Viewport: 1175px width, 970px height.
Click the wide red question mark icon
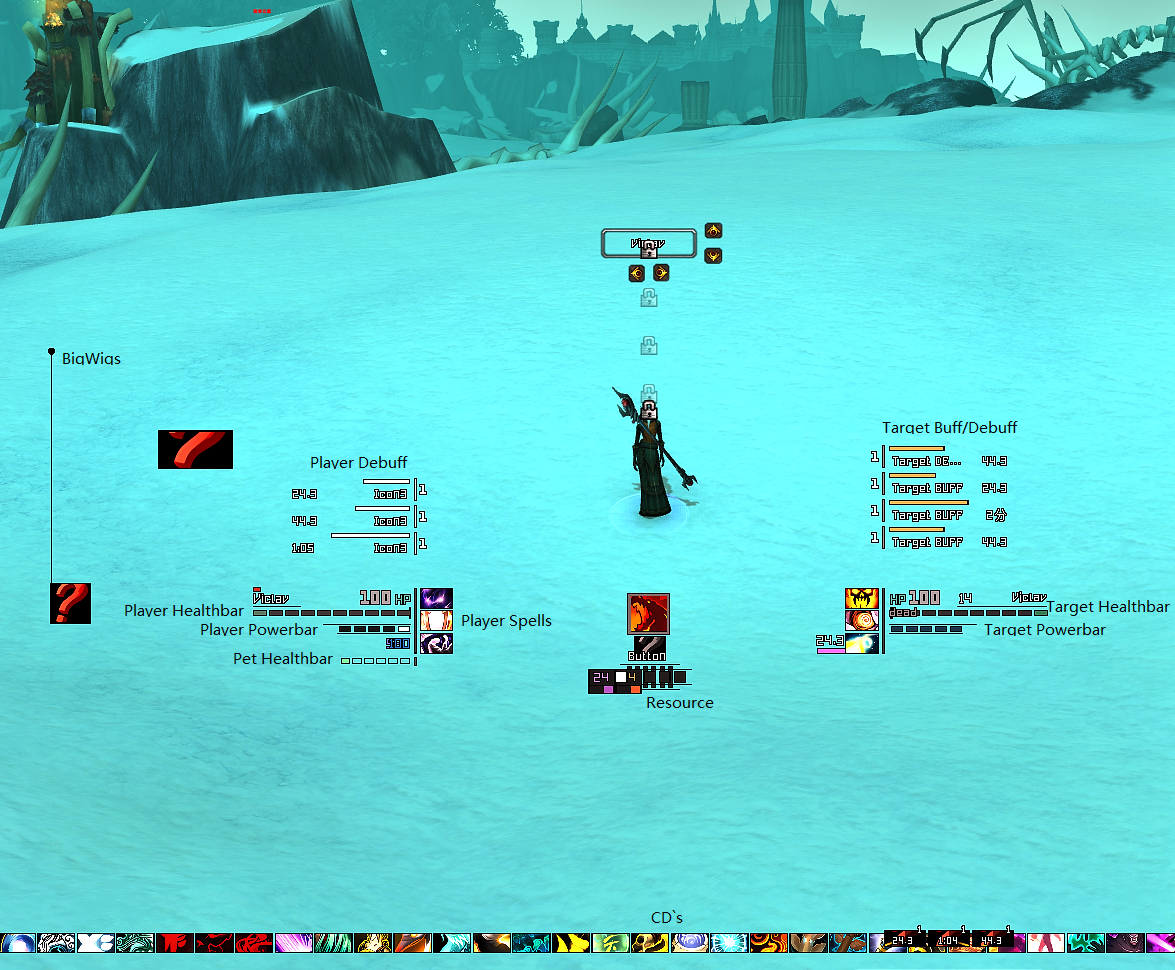[195, 449]
